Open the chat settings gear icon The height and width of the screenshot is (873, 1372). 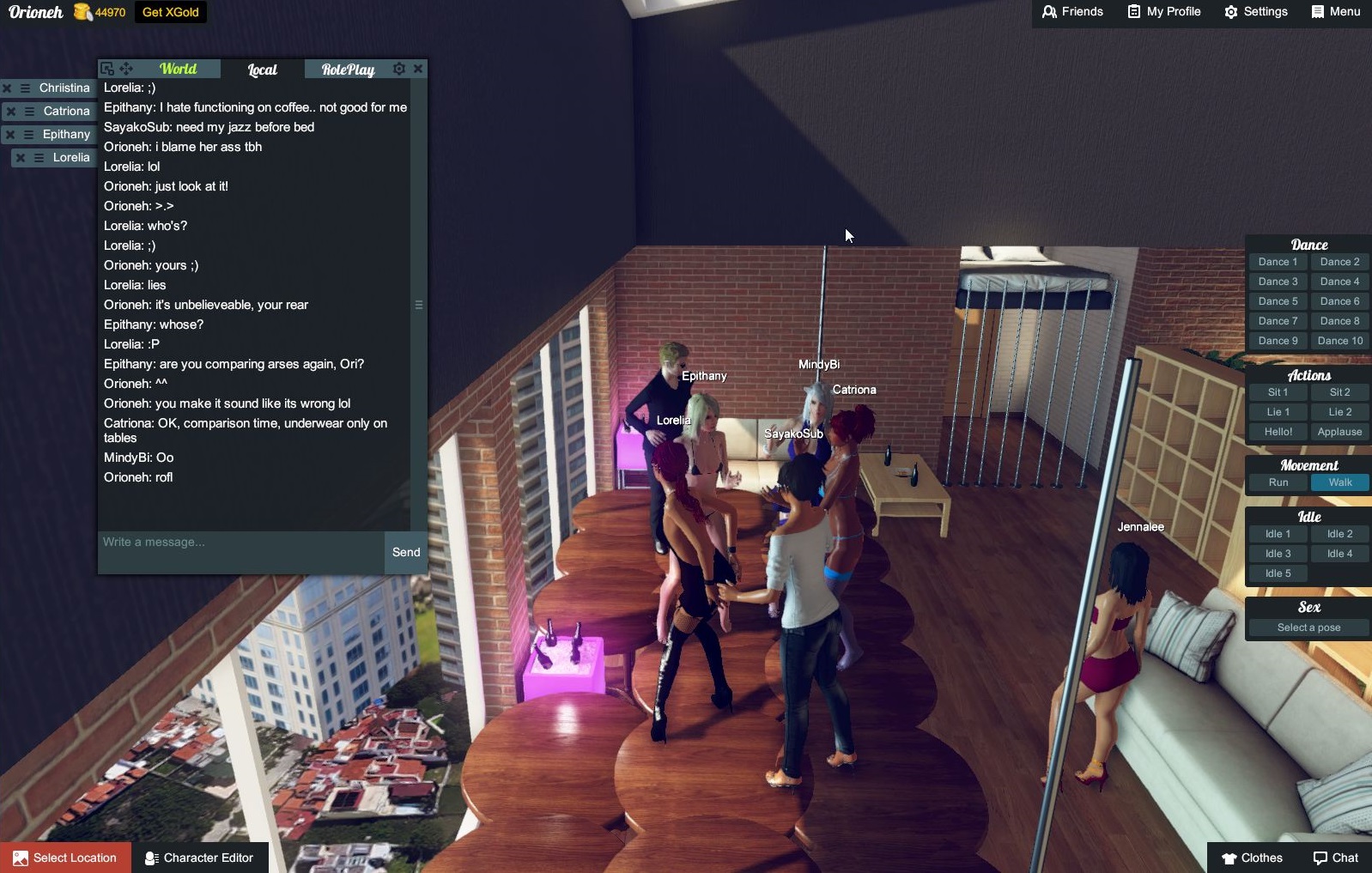tap(398, 69)
